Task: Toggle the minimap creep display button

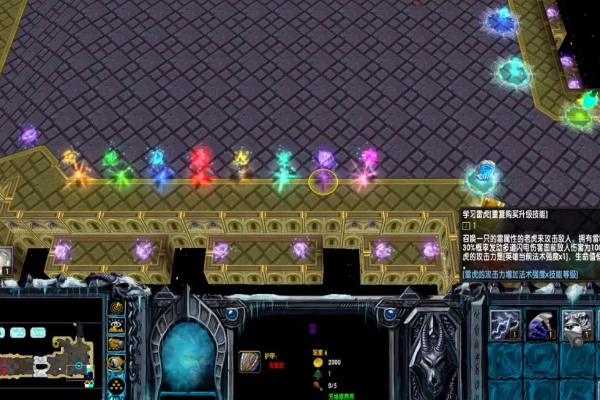Action: [x=116, y=363]
